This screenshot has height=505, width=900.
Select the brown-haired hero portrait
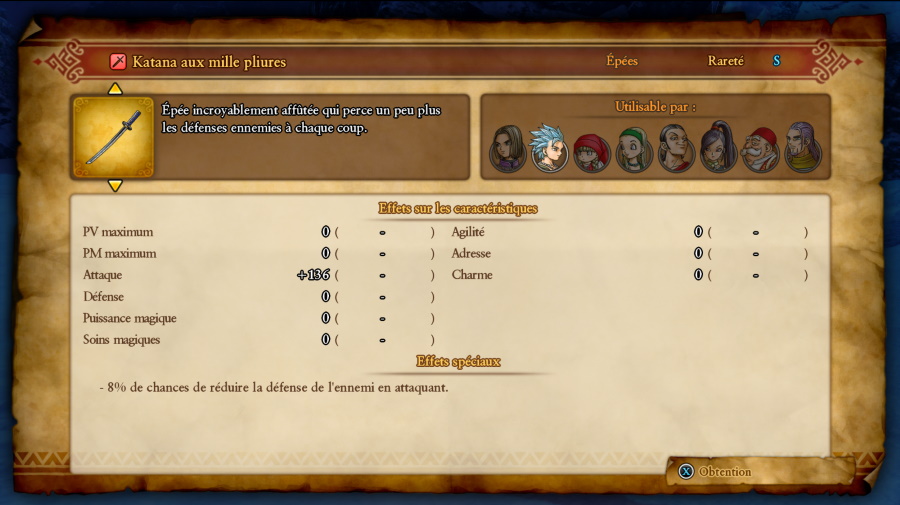(507, 150)
